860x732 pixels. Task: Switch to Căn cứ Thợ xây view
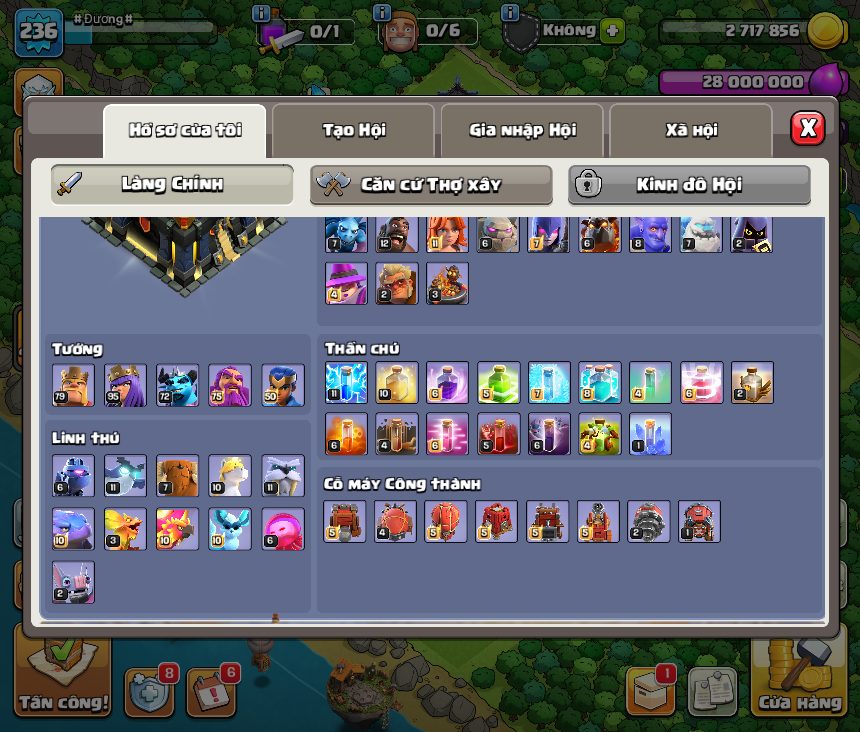[431, 185]
